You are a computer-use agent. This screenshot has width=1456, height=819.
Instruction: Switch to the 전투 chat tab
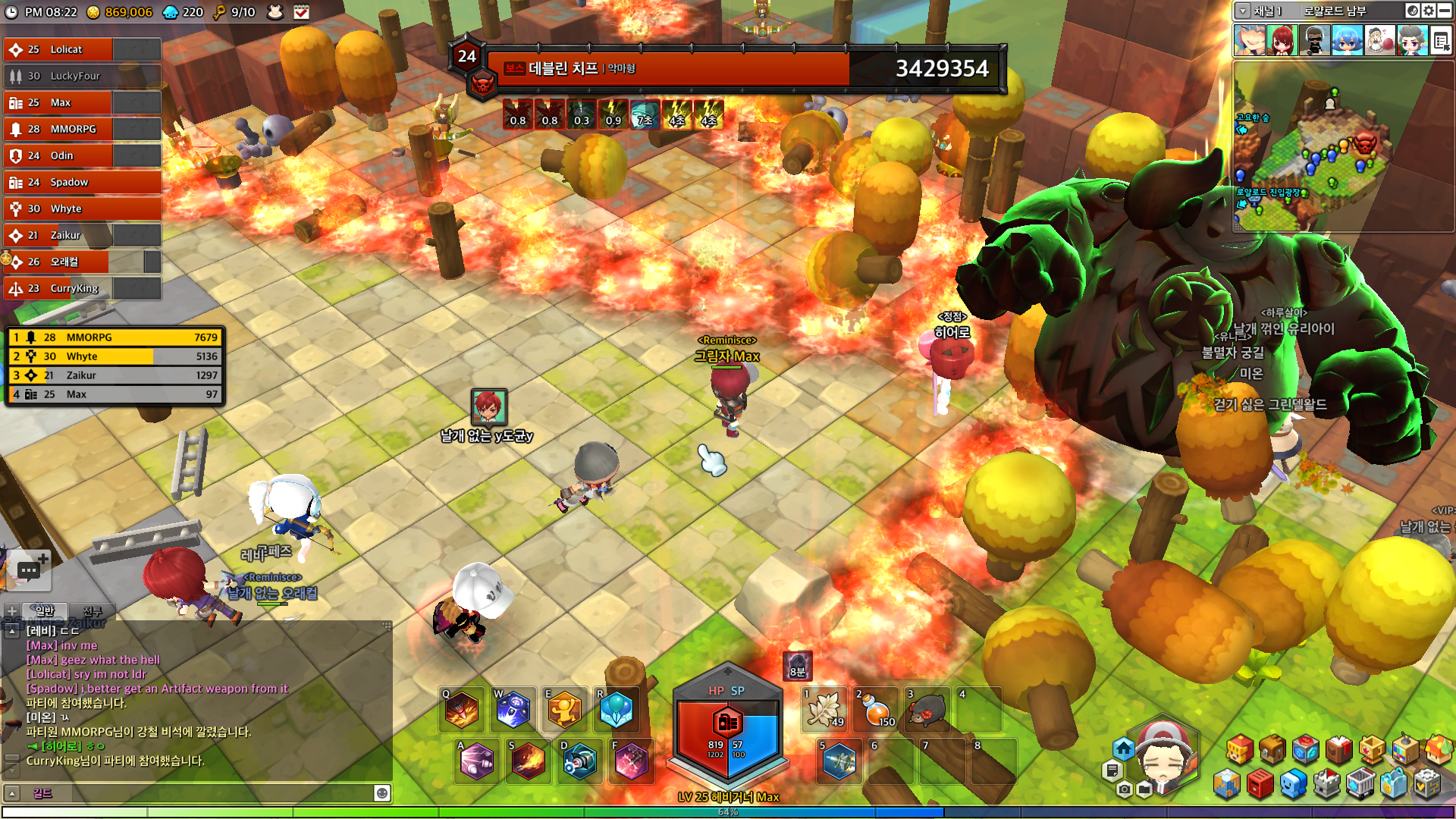tap(93, 611)
